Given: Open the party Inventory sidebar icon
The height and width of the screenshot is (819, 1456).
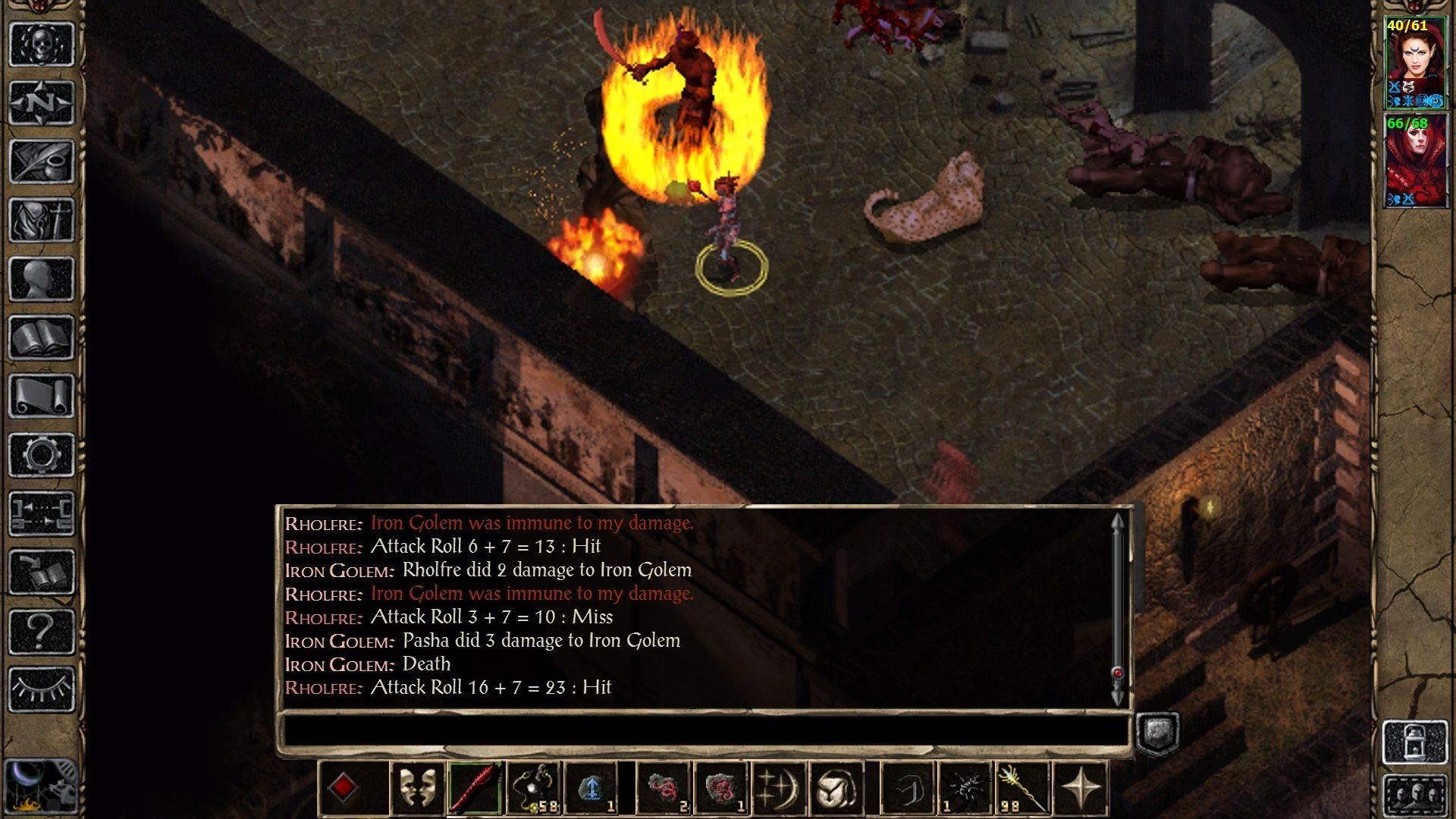Looking at the screenshot, I should click(42, 220).
